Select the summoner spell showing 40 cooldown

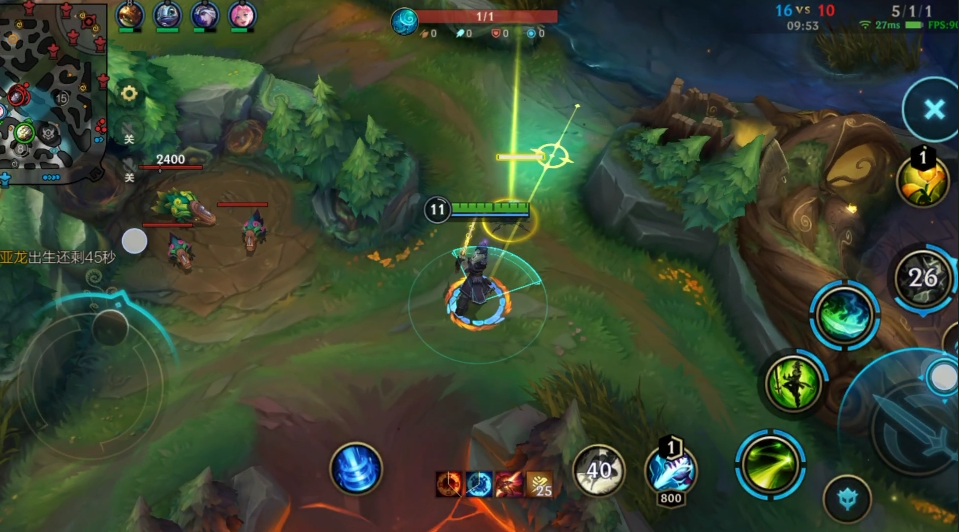pos(599,469)
